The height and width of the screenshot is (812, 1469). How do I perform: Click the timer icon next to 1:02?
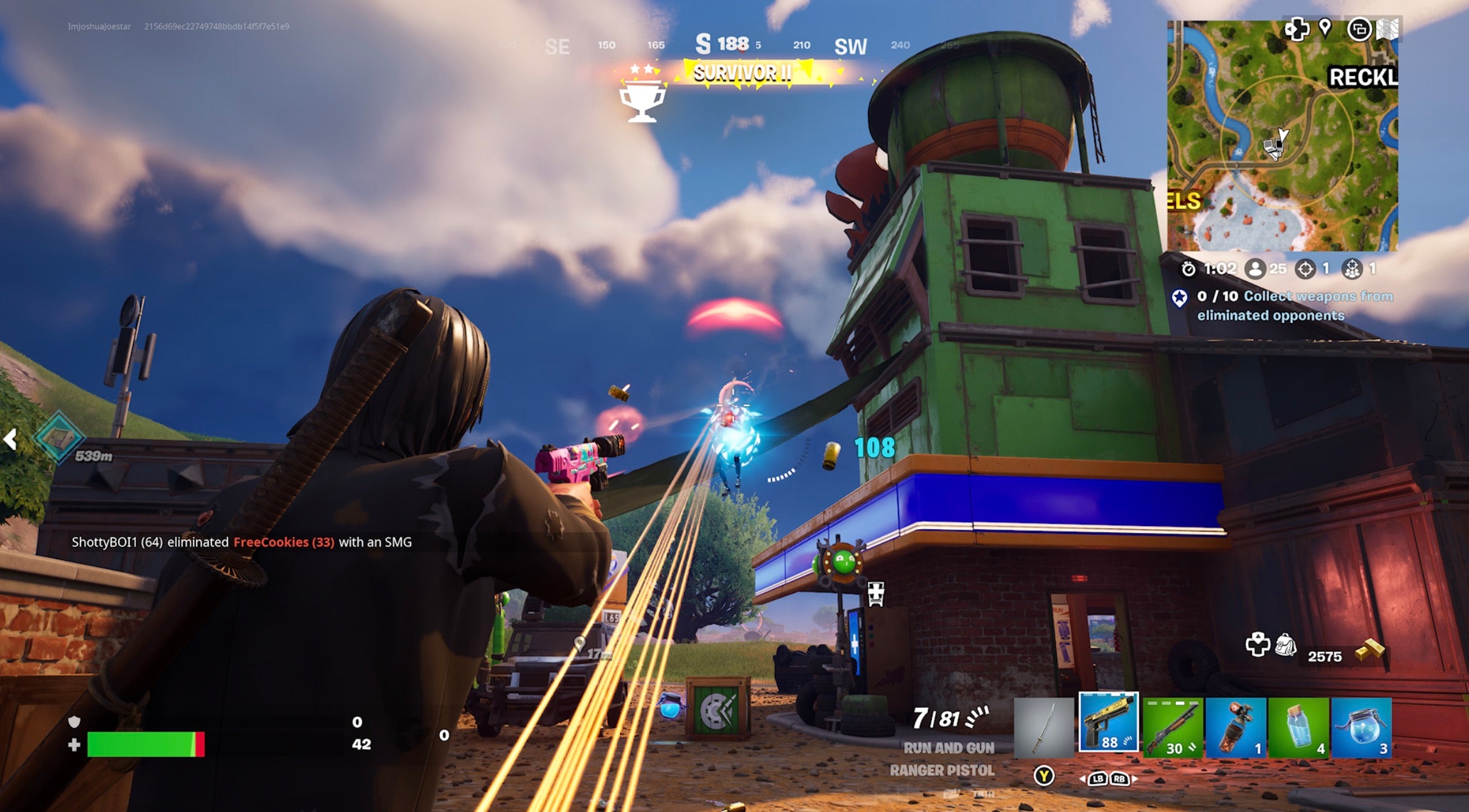coord(1189,269)
